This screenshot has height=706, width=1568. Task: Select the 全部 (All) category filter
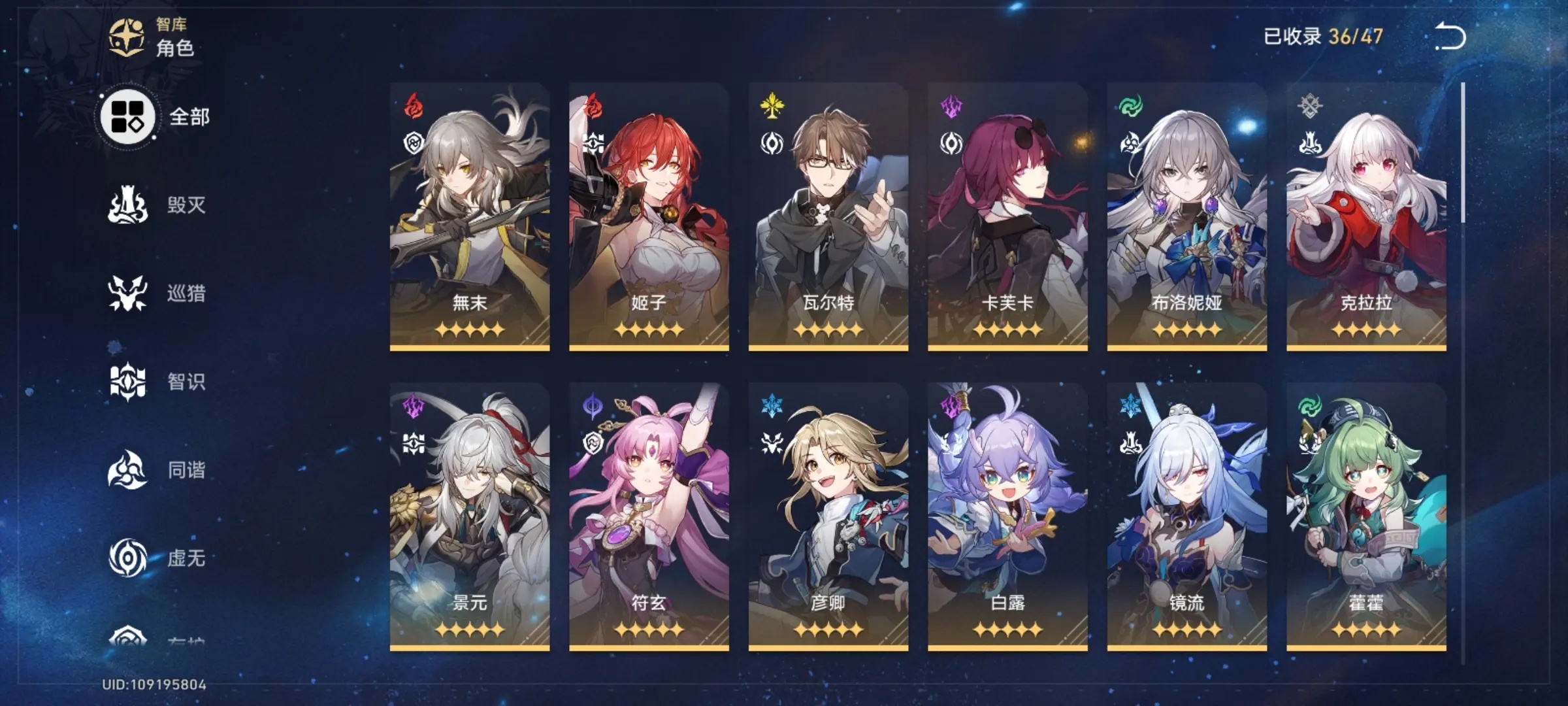(155, 117)
